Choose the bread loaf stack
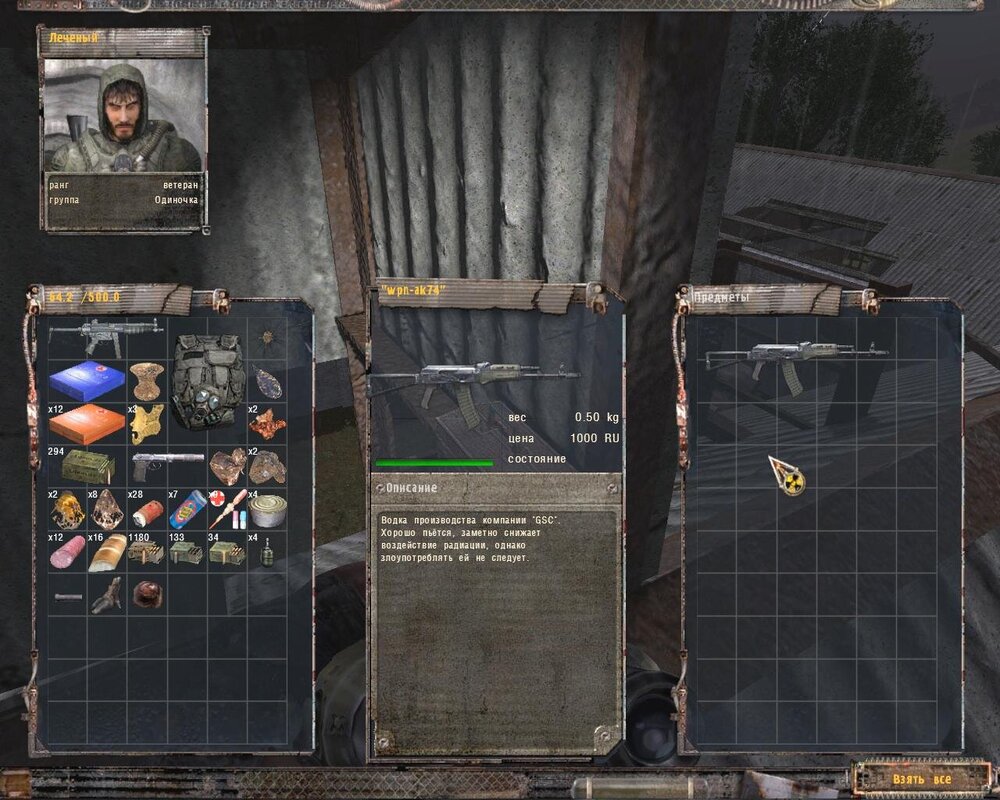 click(x=107, y=553)
